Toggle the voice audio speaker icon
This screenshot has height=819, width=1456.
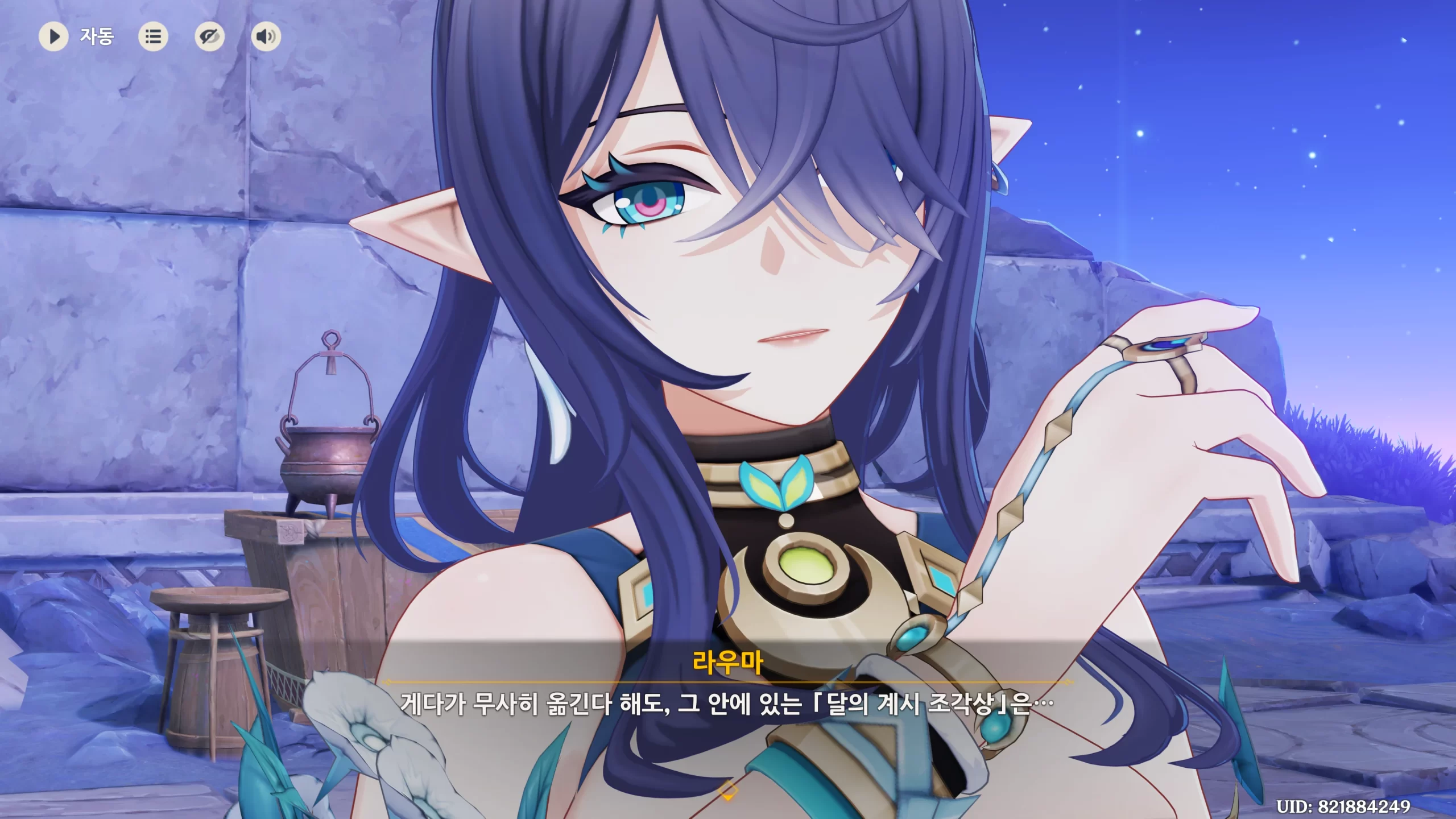coord(266,37)
